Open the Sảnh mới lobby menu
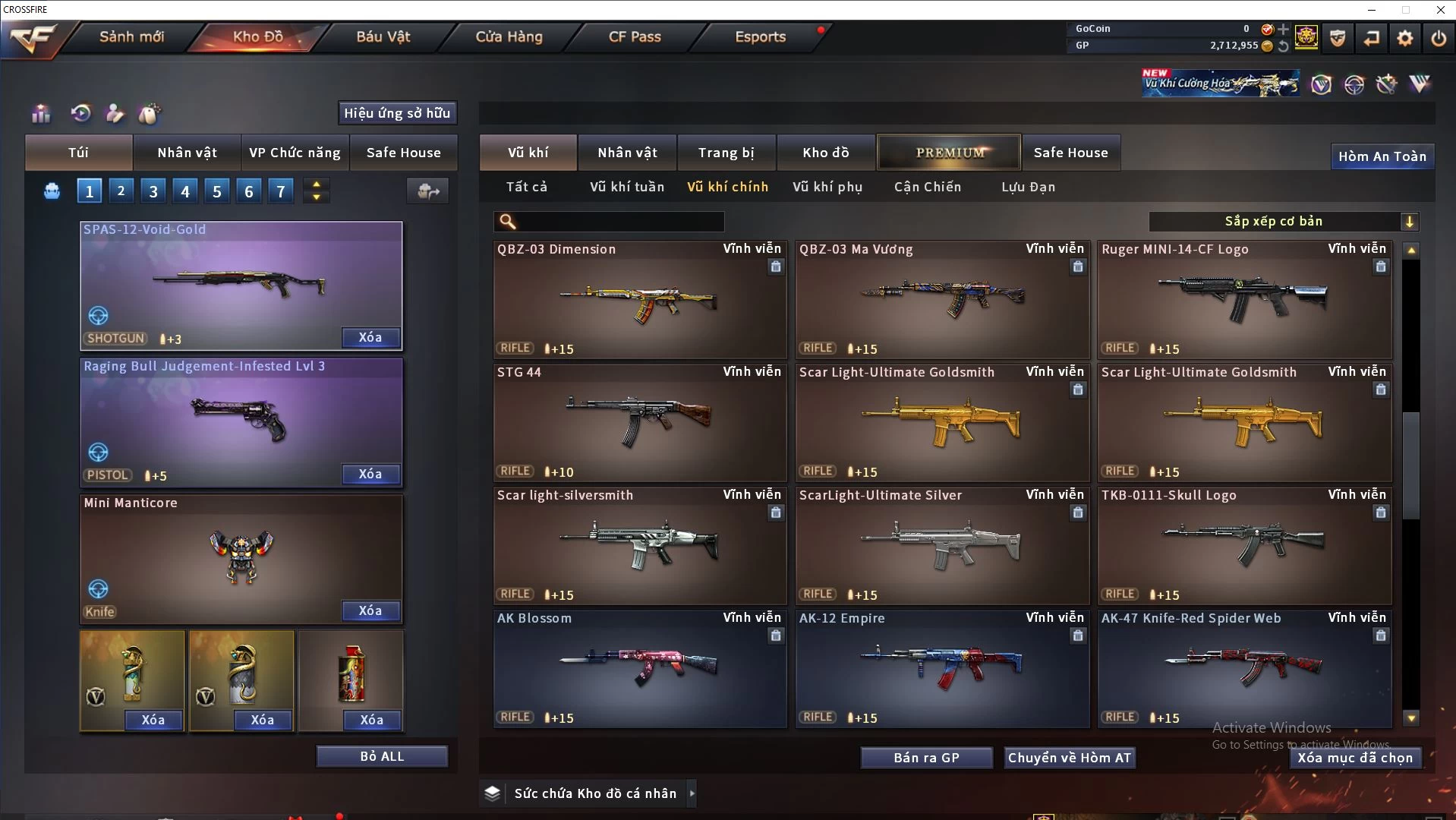The width and height of the screenshot is (1456, 820). tap(131, 36)
